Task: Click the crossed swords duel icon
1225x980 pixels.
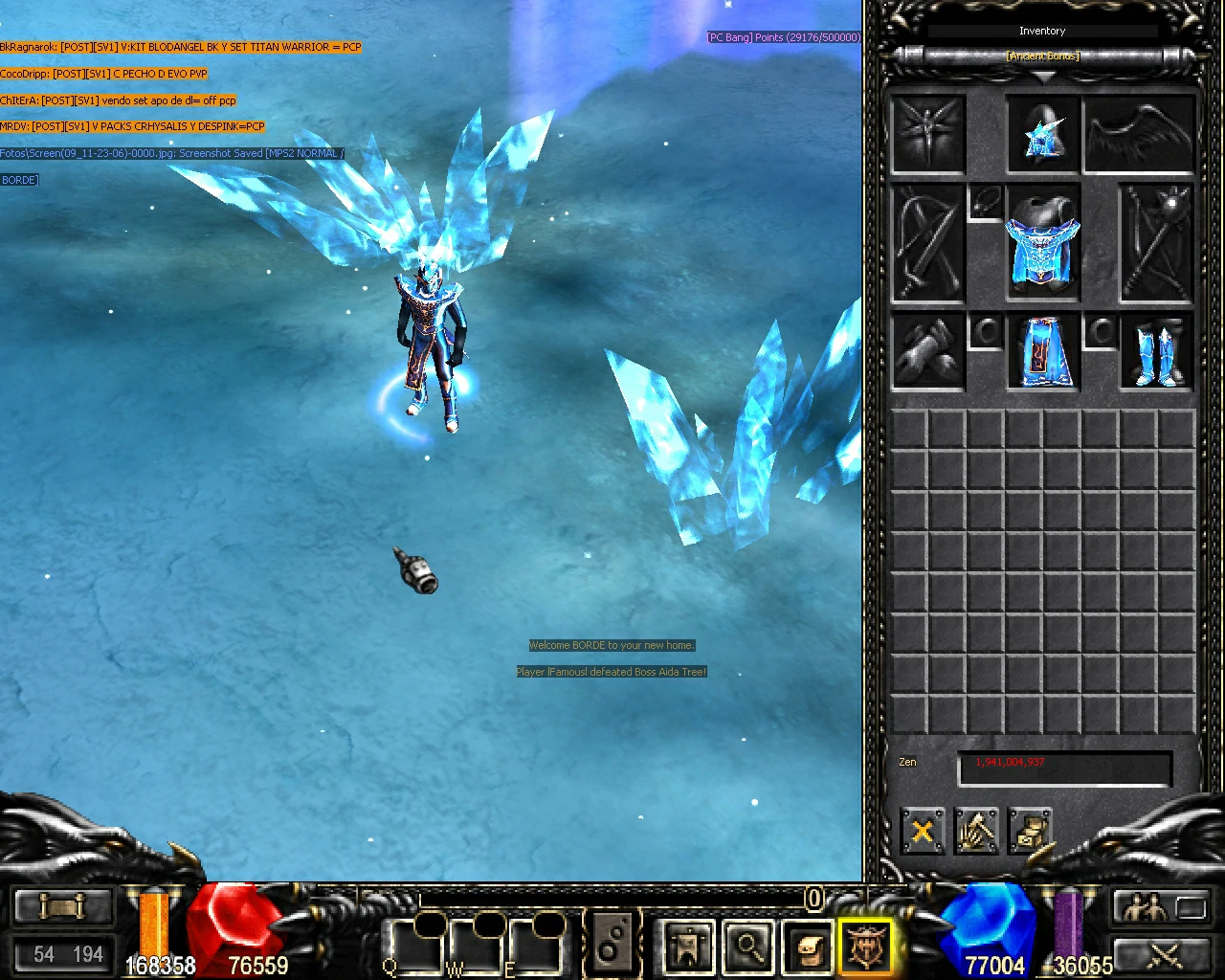Action: pos(1166,955)
